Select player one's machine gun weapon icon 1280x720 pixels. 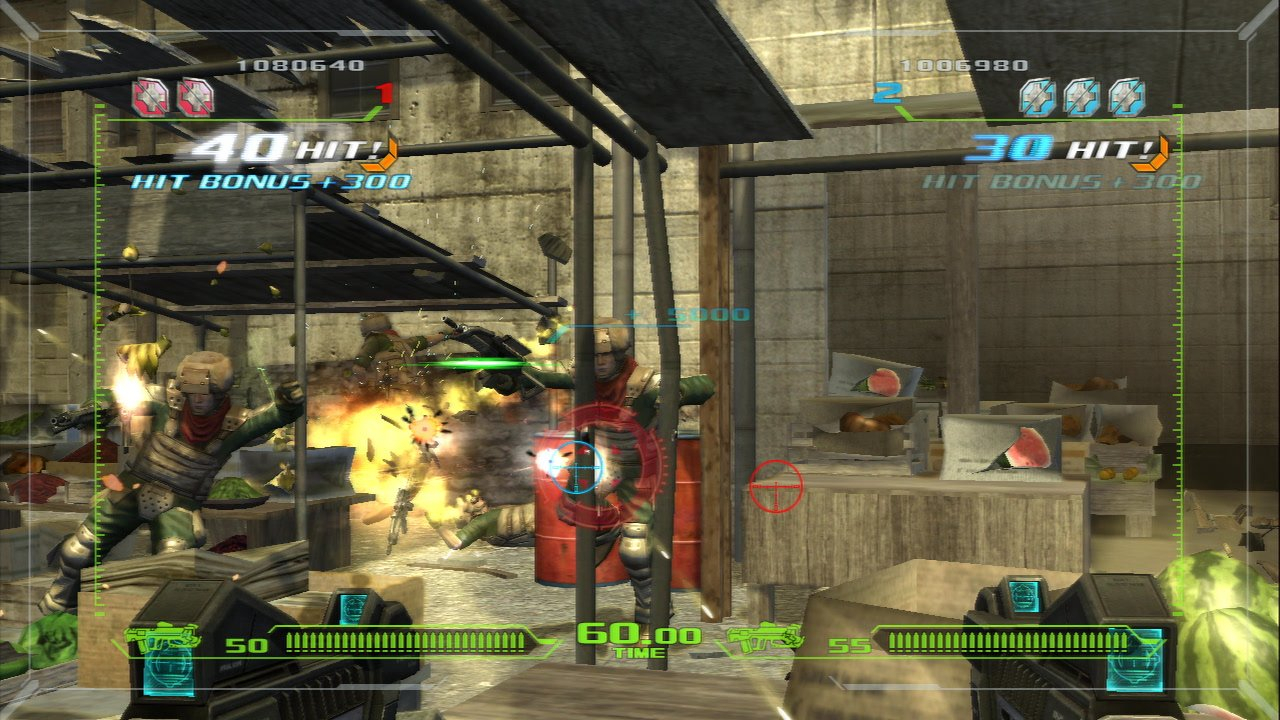pos(162,638)
